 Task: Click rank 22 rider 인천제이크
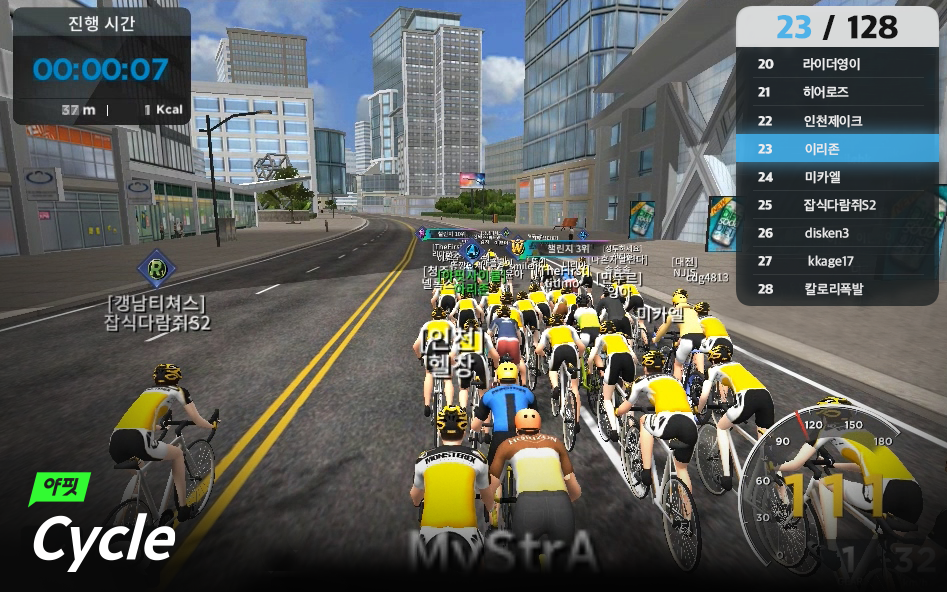[837, 121]
